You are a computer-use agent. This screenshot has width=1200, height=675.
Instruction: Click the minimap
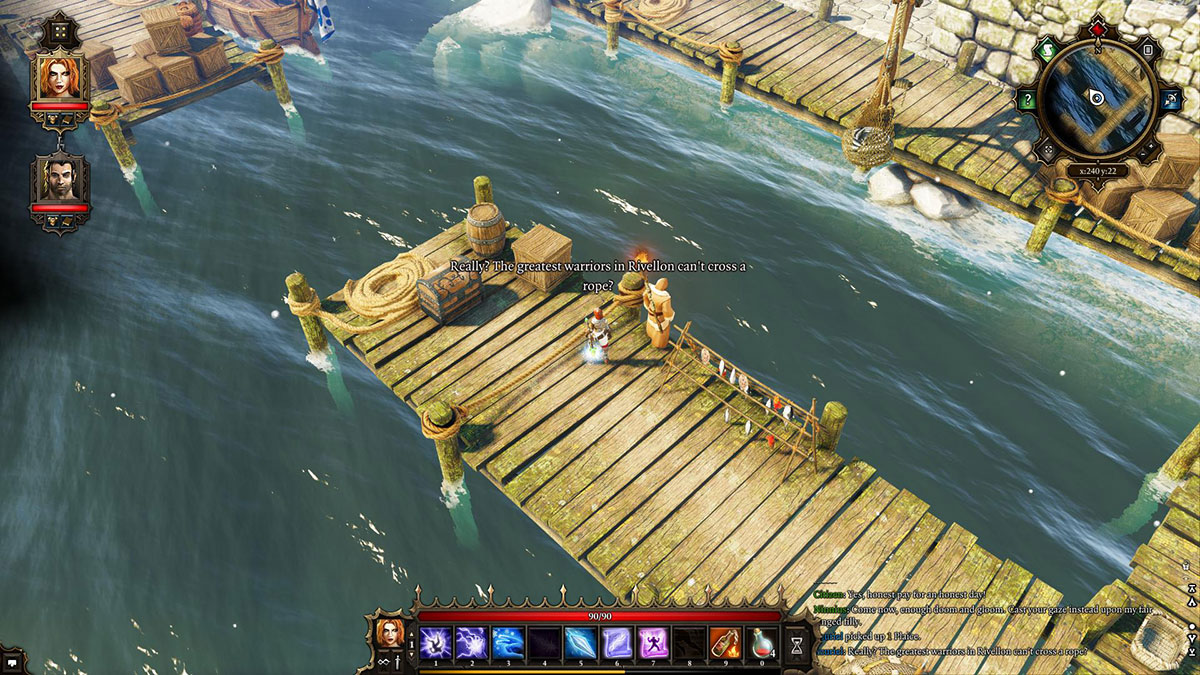[x=1097, y=97]
